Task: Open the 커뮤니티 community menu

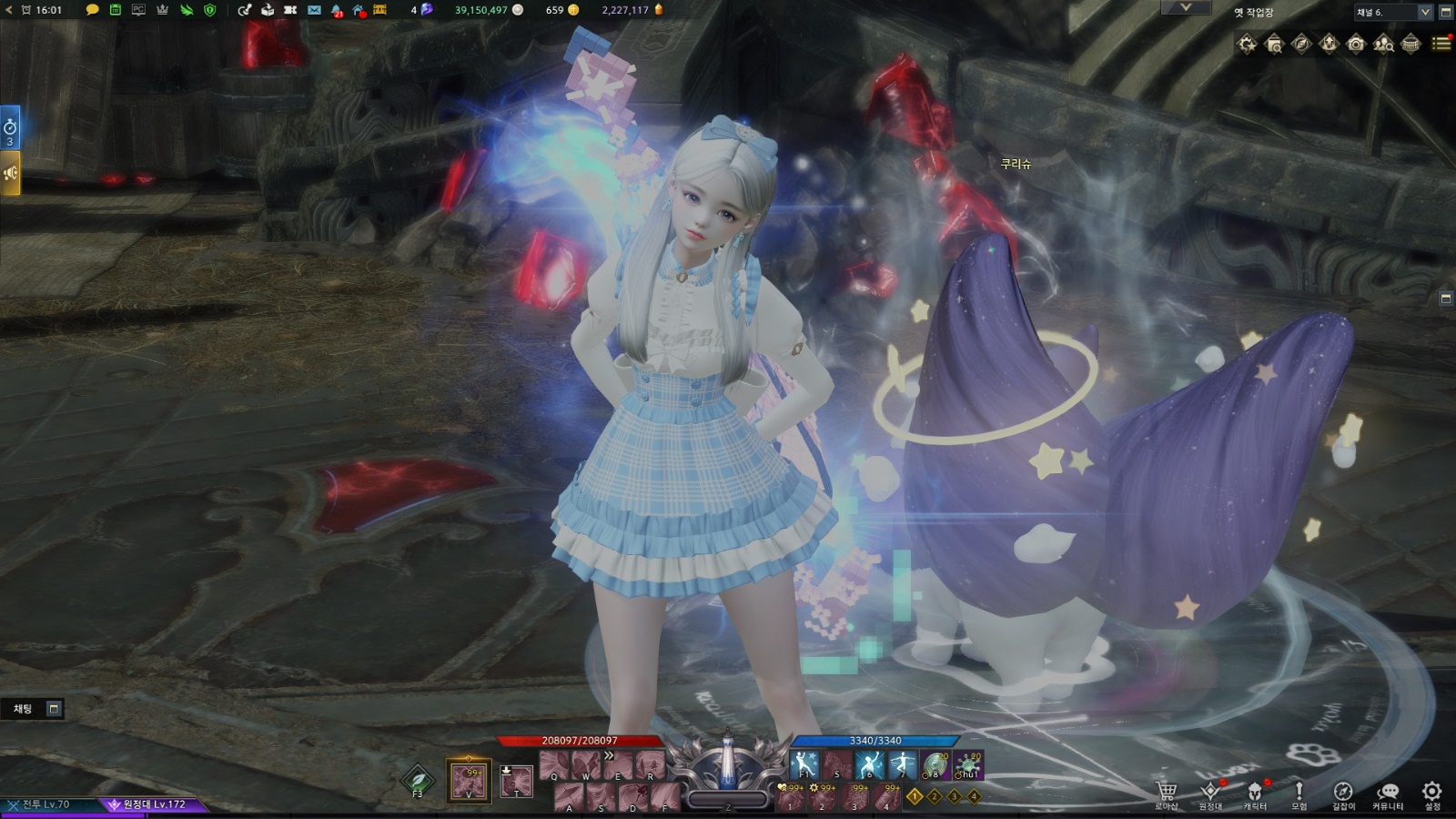Action: [x=1388, y=793]
